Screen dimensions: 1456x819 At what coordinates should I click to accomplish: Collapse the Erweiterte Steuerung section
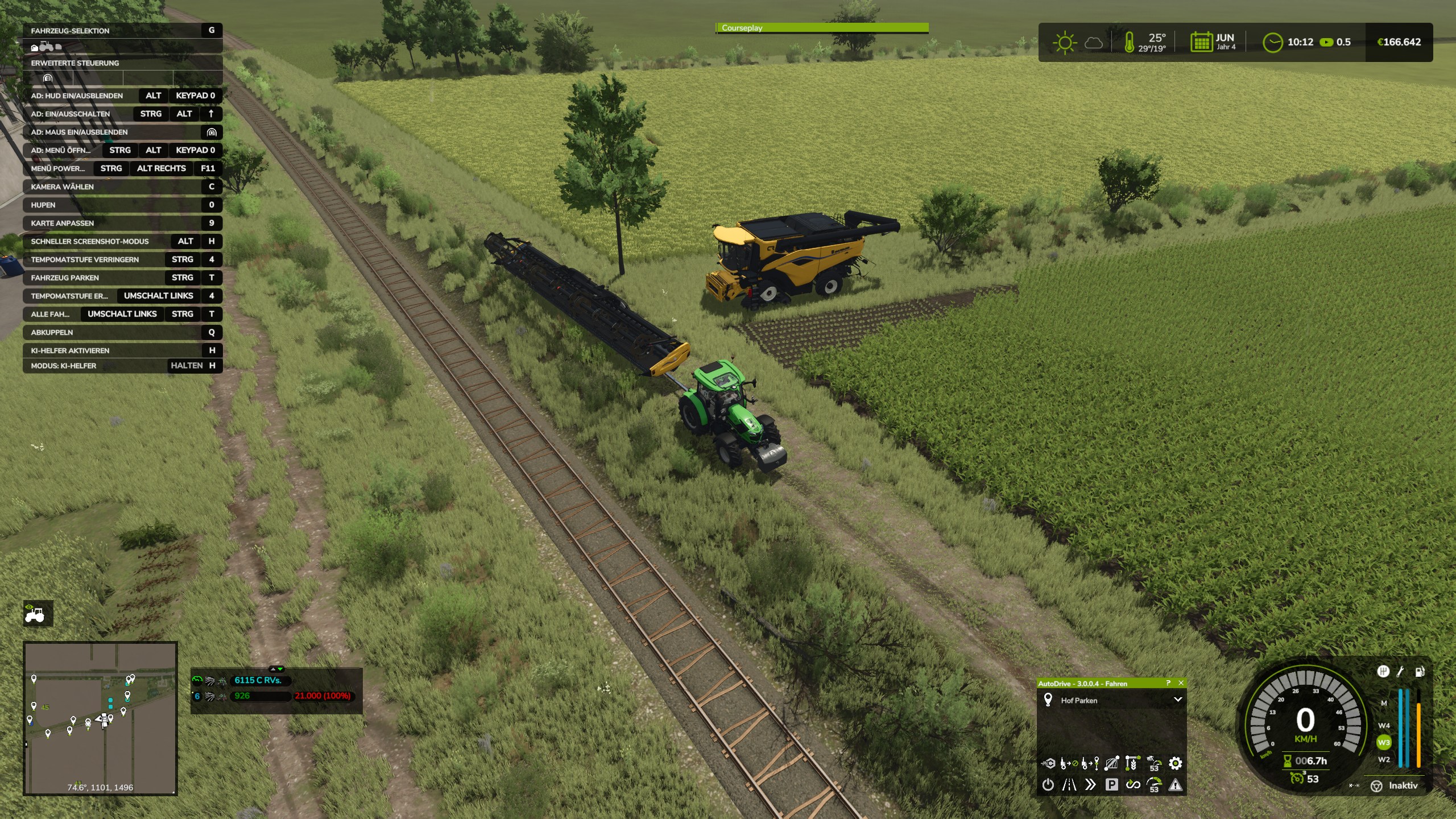click(x=74, y=63)
